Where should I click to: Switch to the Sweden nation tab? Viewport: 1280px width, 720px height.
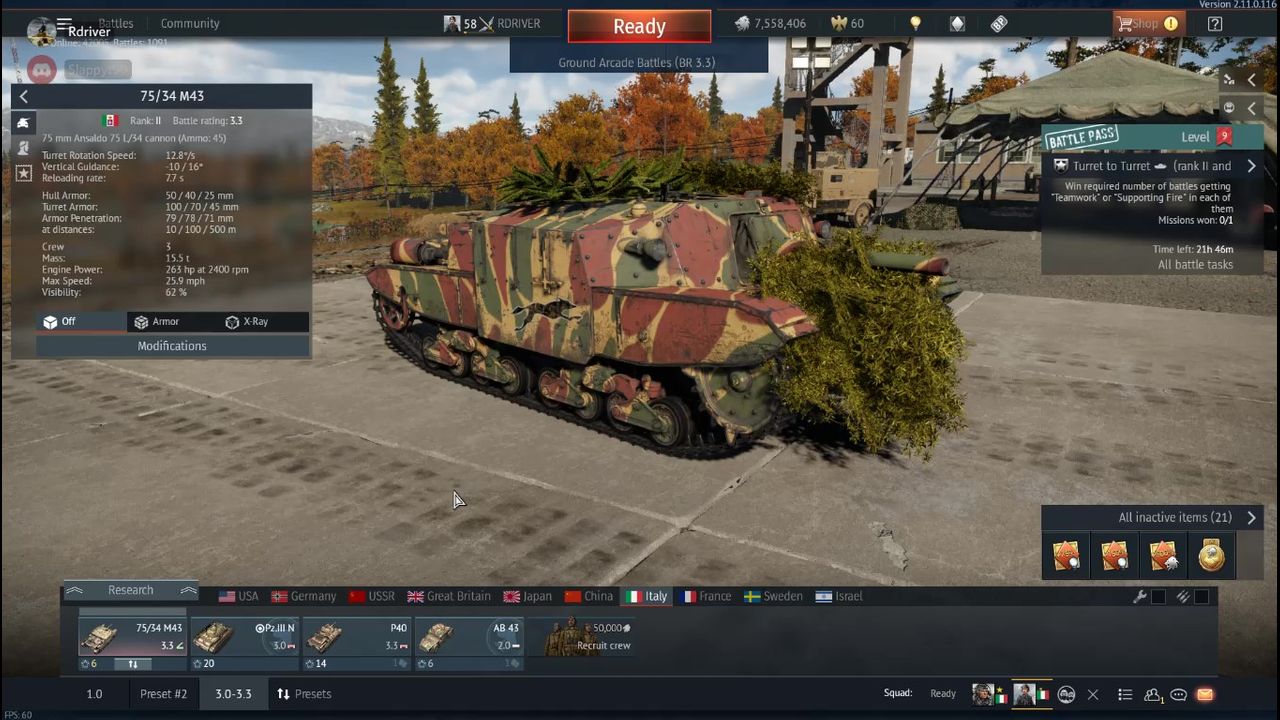(x=773, y=596)
